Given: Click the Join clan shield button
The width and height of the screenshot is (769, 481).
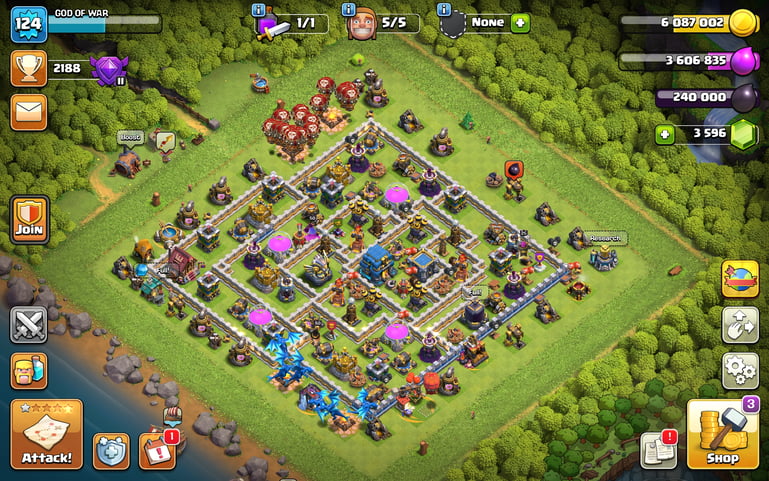Looking at the screenshot, I should point(29,219).
